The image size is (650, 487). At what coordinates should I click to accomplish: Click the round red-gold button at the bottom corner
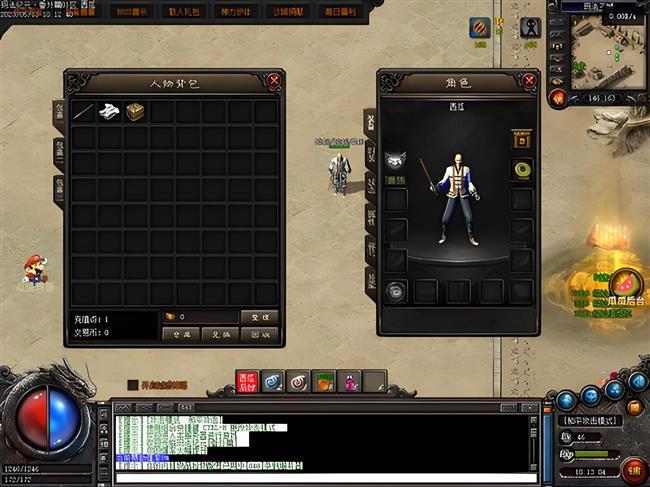pos(633,468)
